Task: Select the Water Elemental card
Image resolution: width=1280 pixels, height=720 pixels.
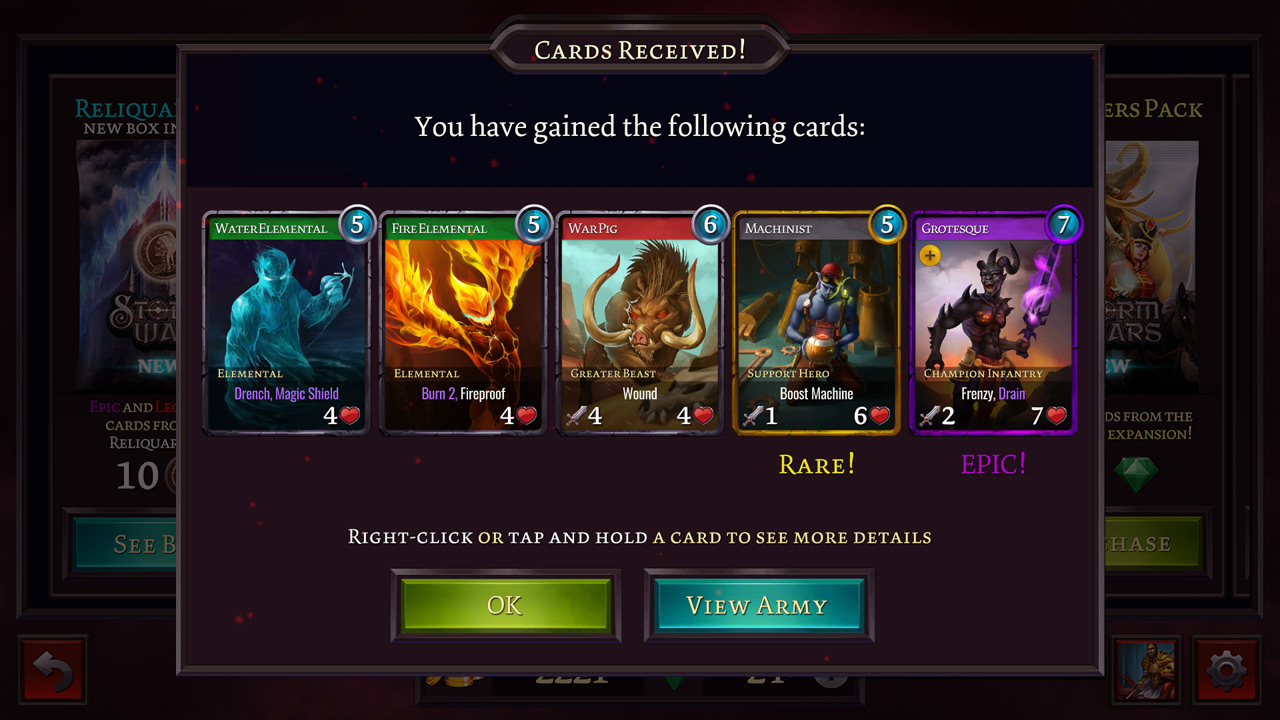Action: click(286, 323)
